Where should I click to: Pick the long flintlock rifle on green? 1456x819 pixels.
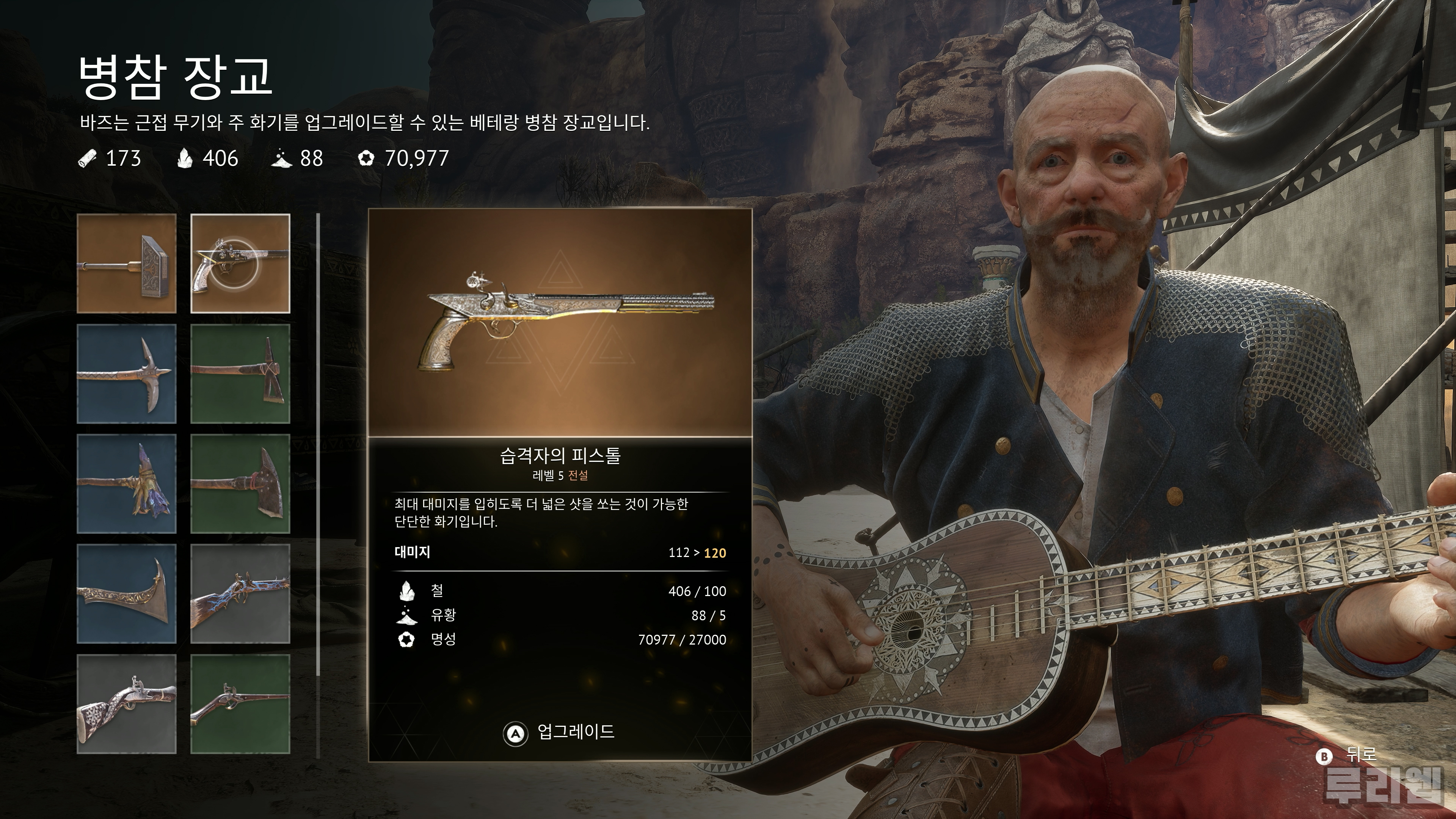coord(240,704)
